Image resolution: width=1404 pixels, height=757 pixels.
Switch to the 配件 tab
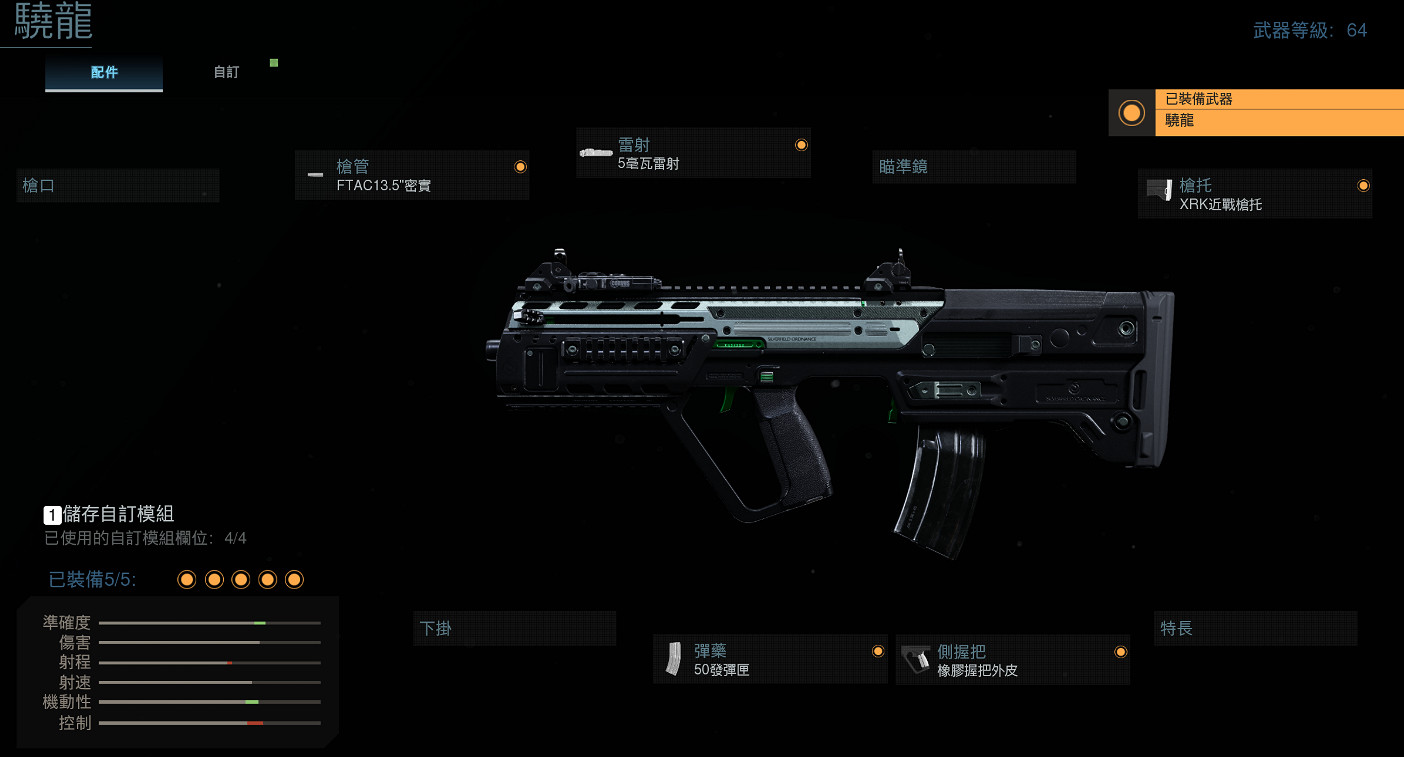pos(104,73)
